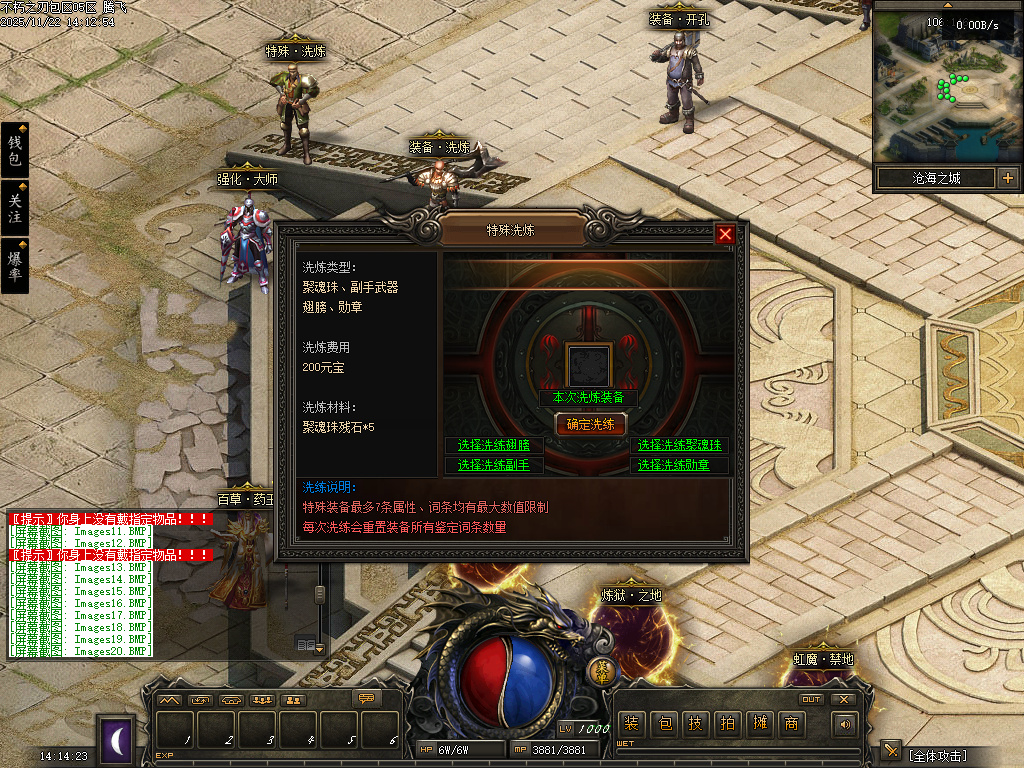Expand the minimap with plus button
1024x768 pixels.
pyautogui.click(x=1007, y=179)
